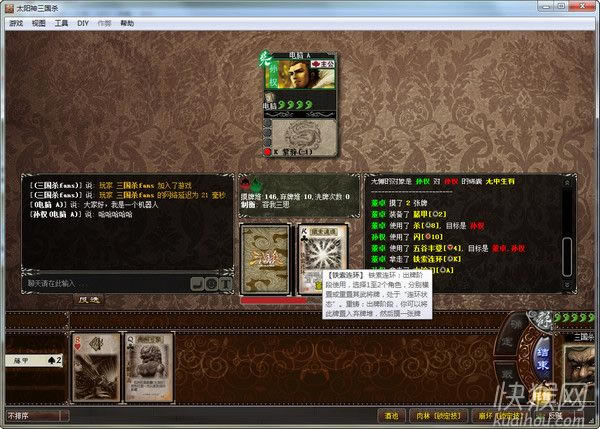Image resolution: width=600 pixels, height=429 pixels.
Task: Open the 帮助 menu
Action: pyautogui.click(x=127, y=21)
